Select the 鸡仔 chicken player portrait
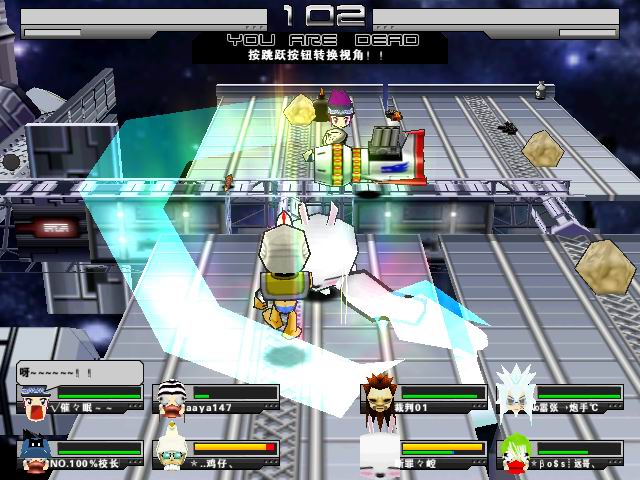This screenshot has height=480, width=640. 169,453
